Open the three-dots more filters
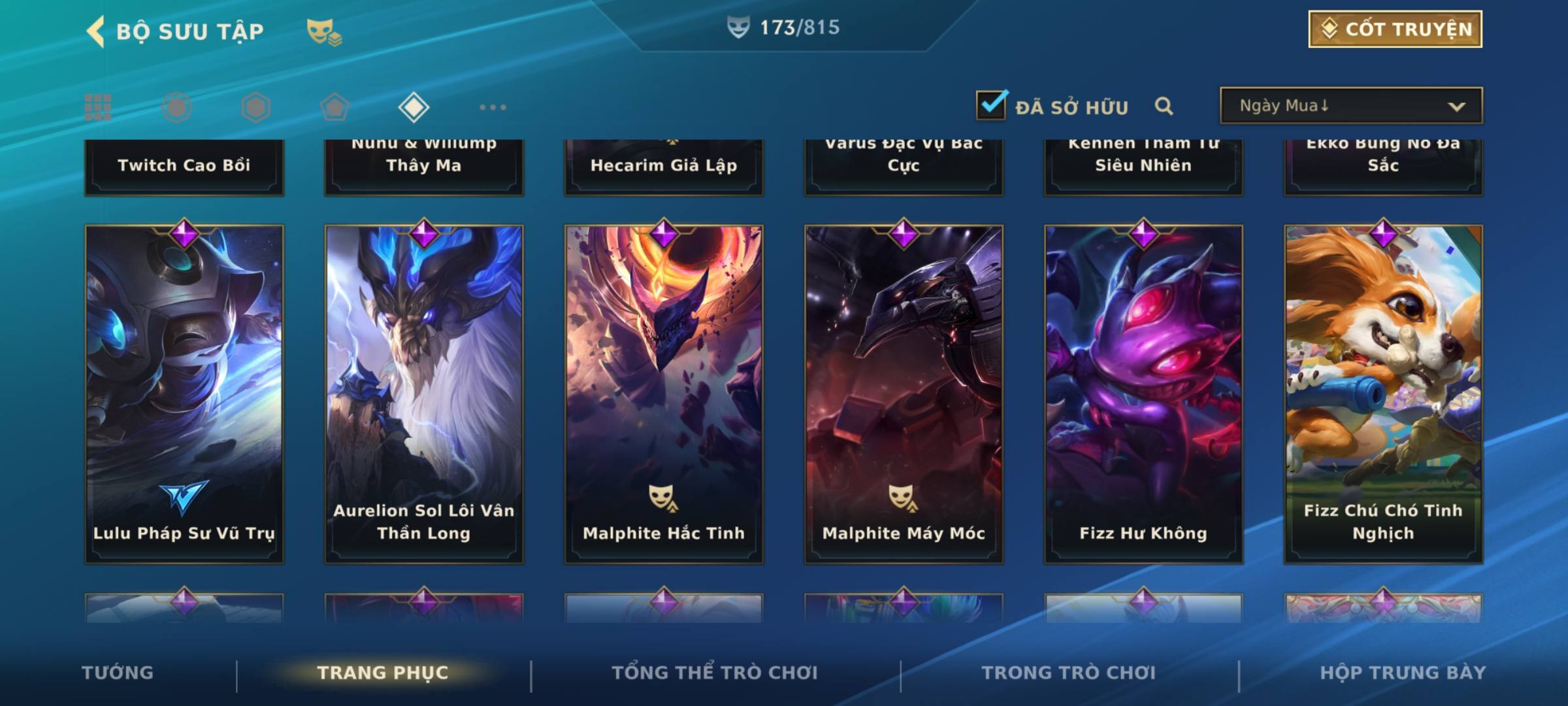Viewport: 1568px width, 706px height. coord(493,107)
